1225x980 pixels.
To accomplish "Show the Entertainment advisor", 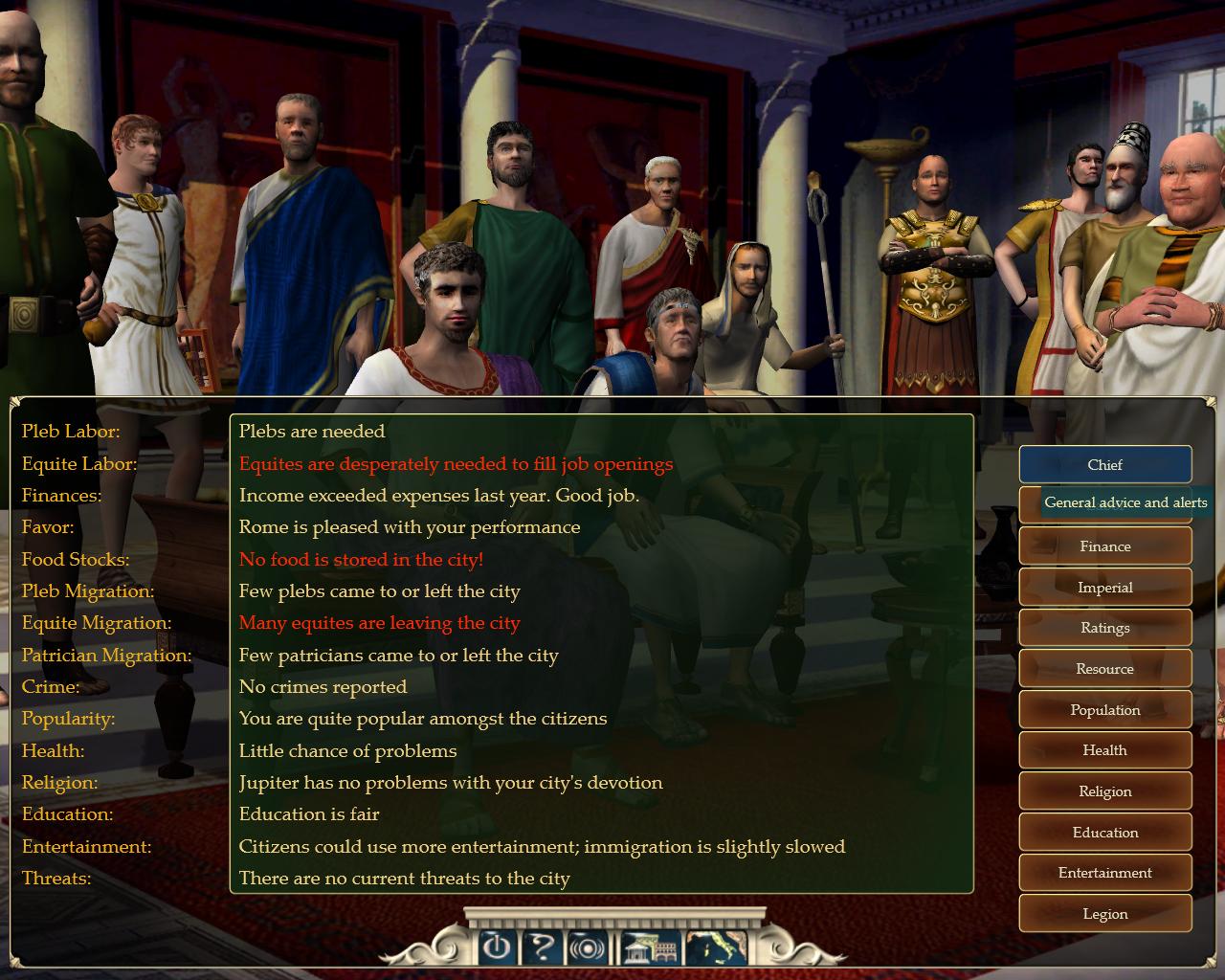I will [x=1104, y=873].
